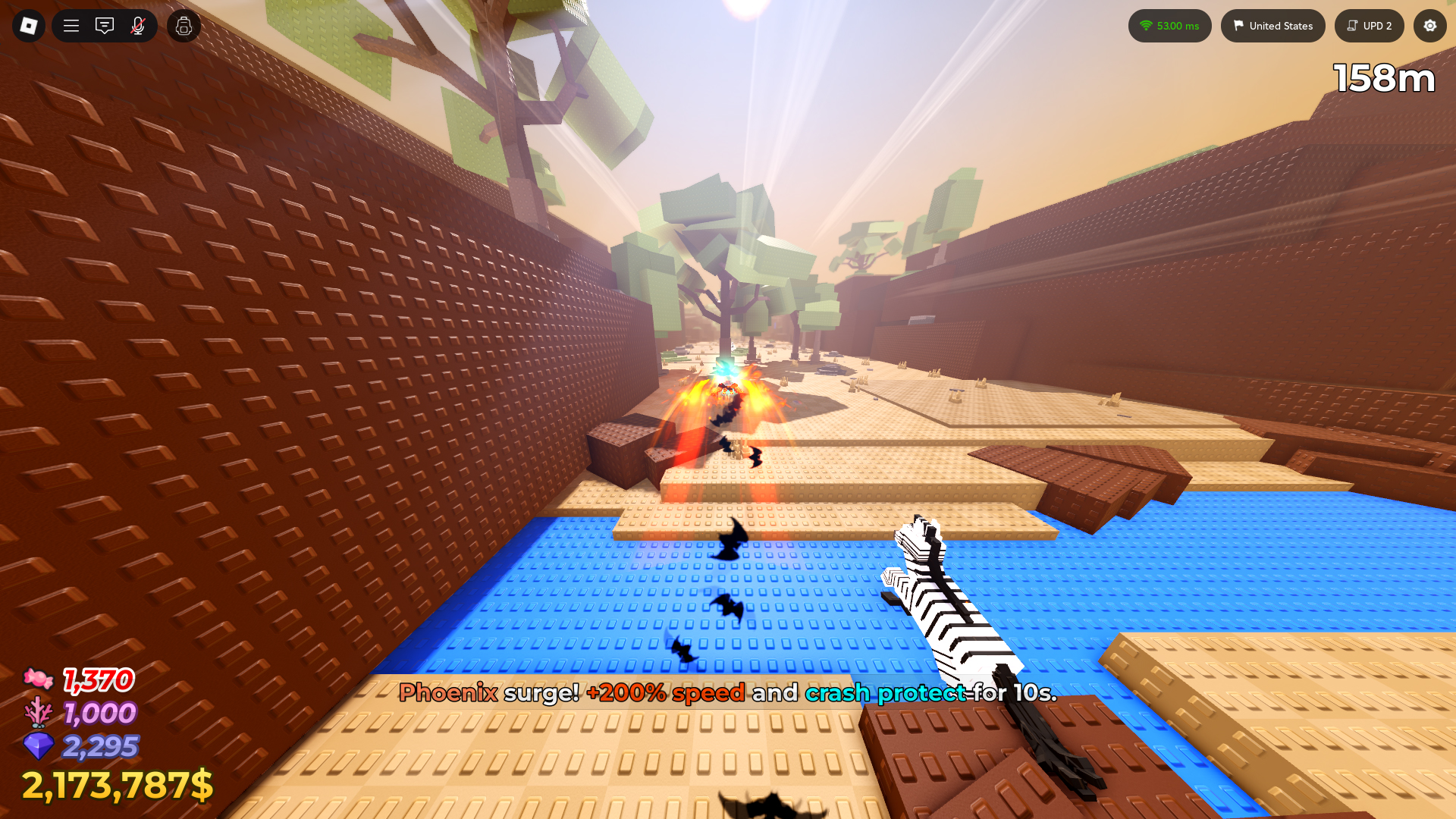Image resolution: width=1456 pixels, height=819 pixels.
Task: Open the Roblox logo menu
Action: [29, 25]
